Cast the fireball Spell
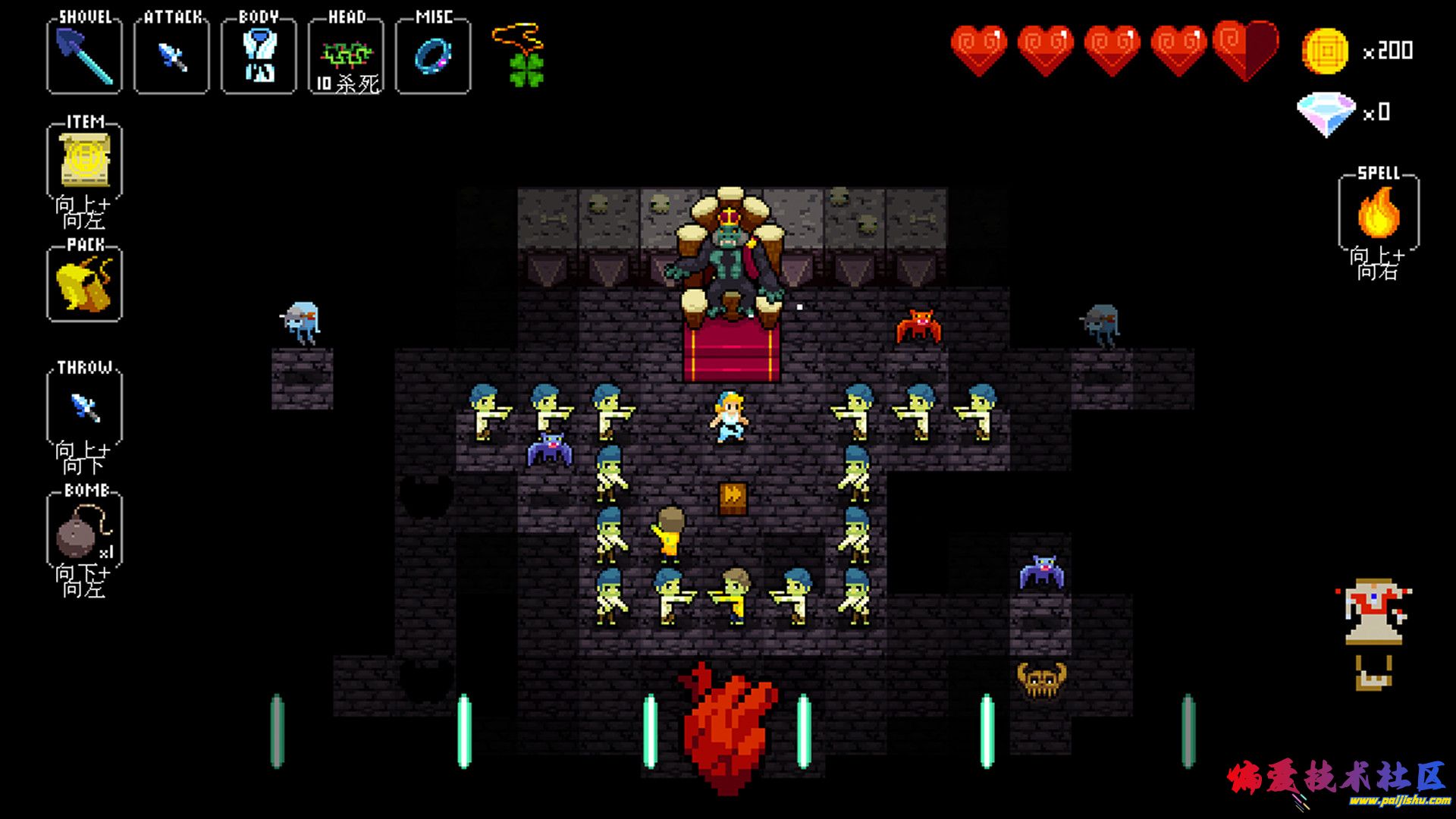This screenshot has width=1456, height=819. pyautogui.click(x=1379, y=213)
